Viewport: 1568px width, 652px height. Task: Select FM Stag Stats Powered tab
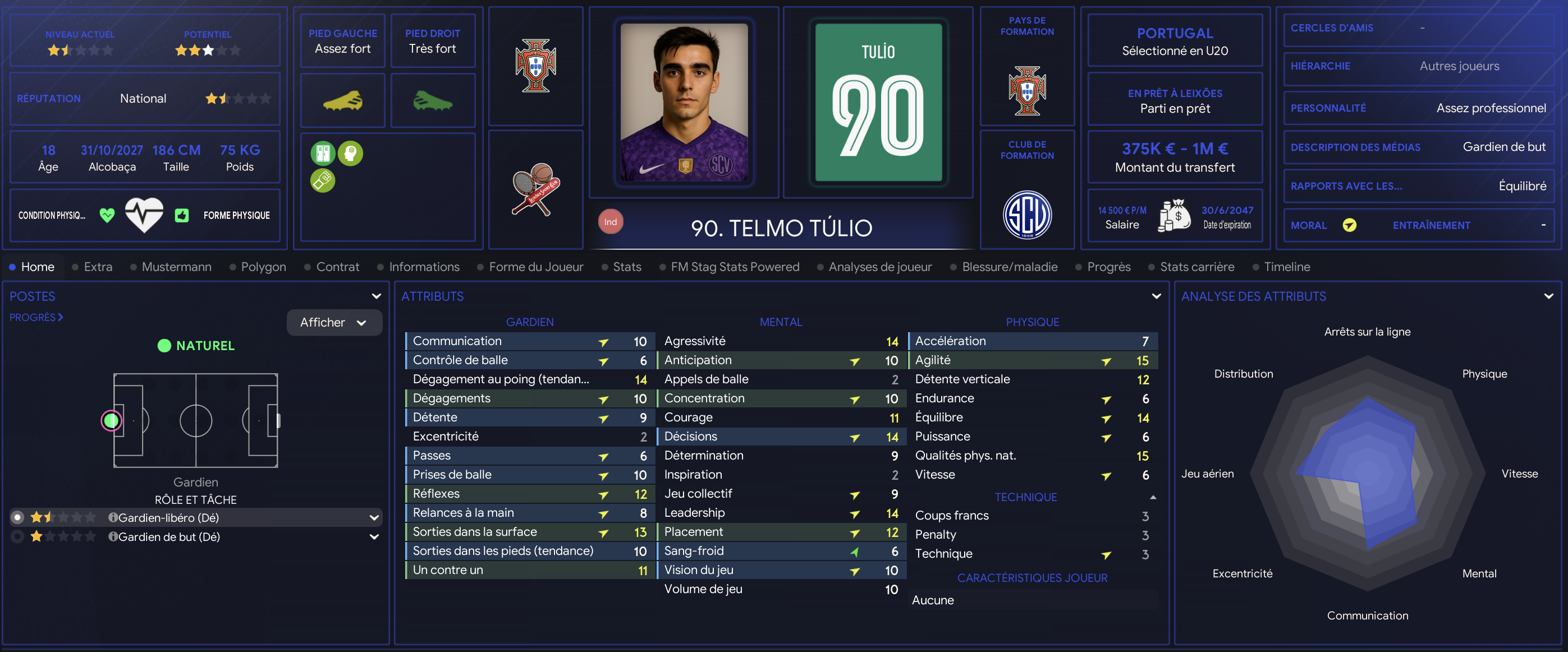coord(734,267)
